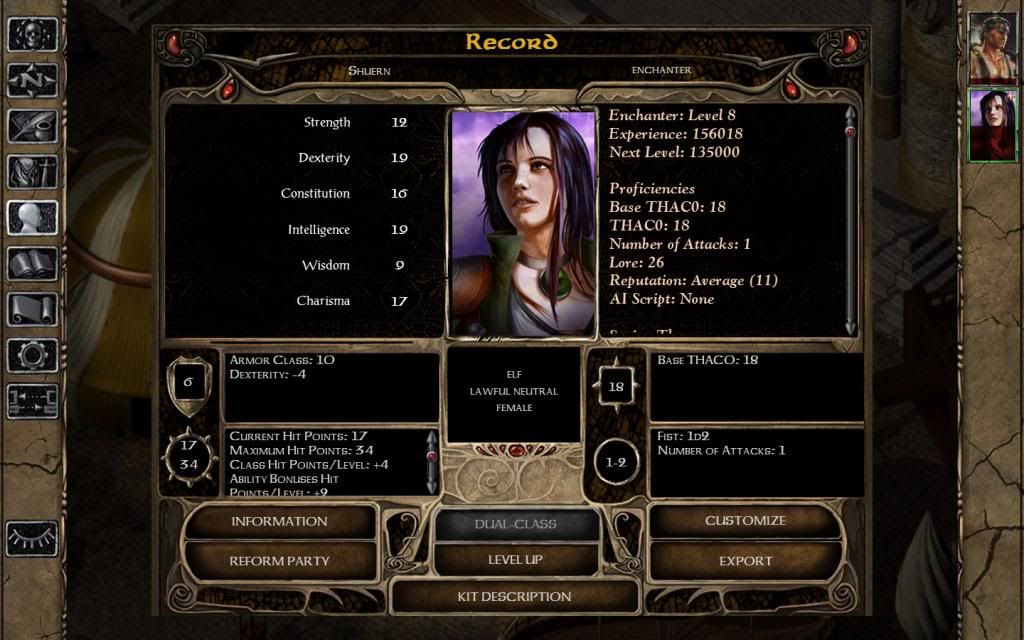Click the character record bust icon
Image resolution: width=1024 pixels, height=640 pixels.
(x=32, y=218)
